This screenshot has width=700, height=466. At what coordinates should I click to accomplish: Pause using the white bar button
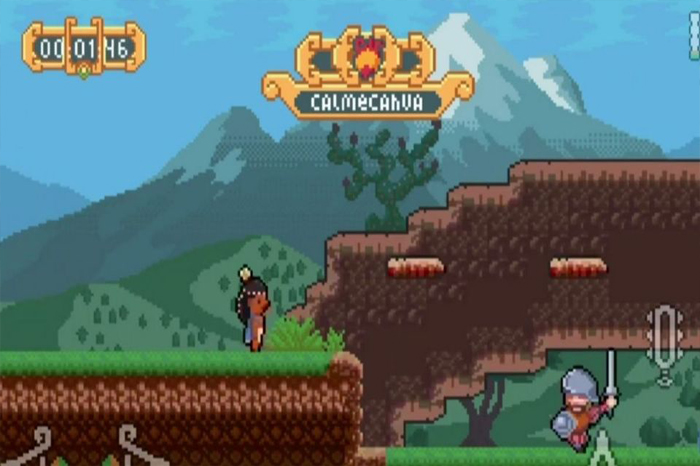pyautogui.click(x=694, y=37)
